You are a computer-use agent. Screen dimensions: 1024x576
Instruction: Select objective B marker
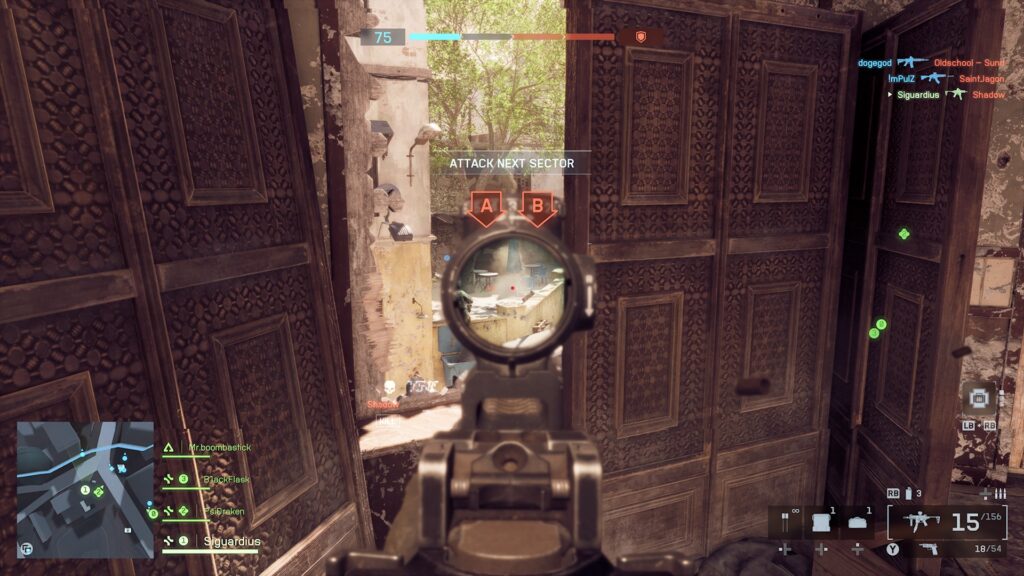point(537,208)
